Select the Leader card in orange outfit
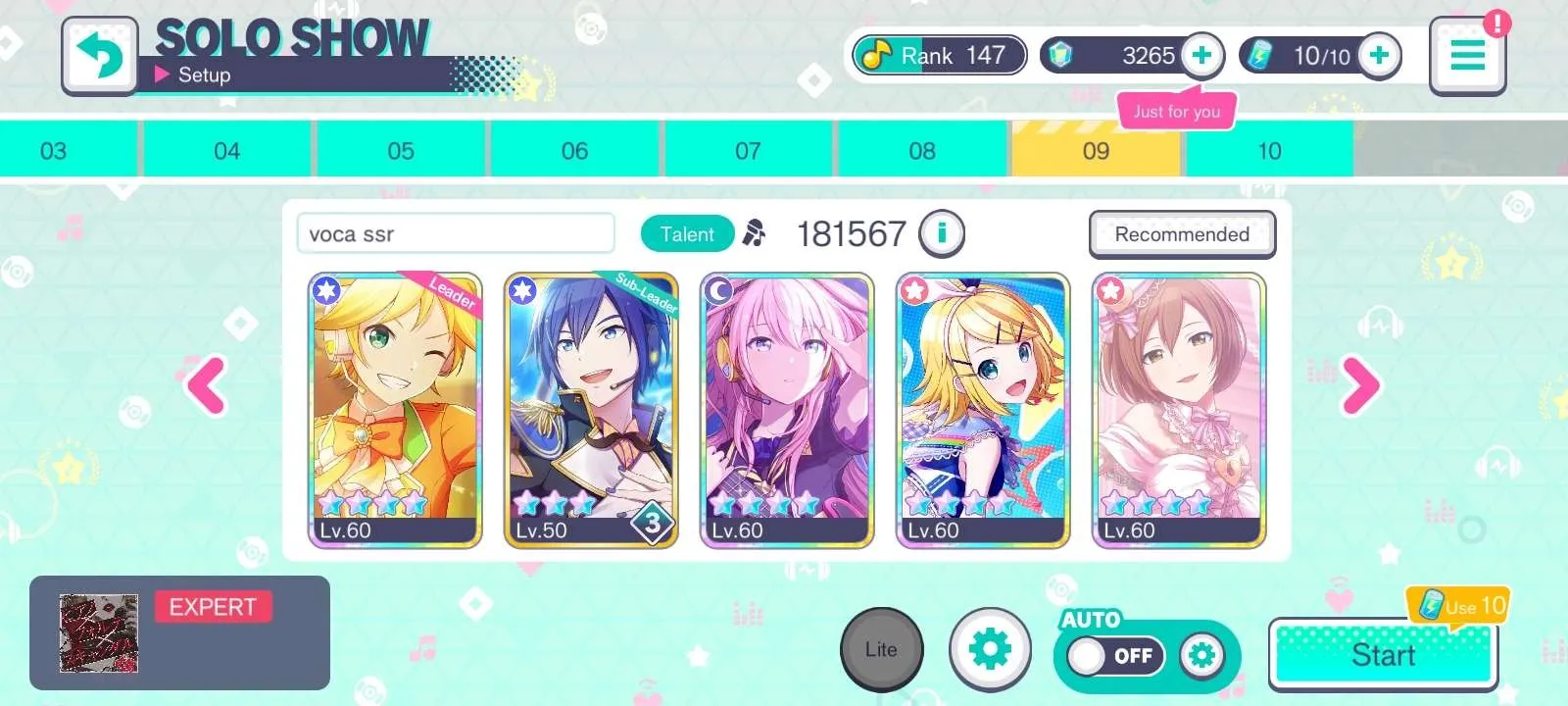The image size is (1568, 706). click(395, 410)
